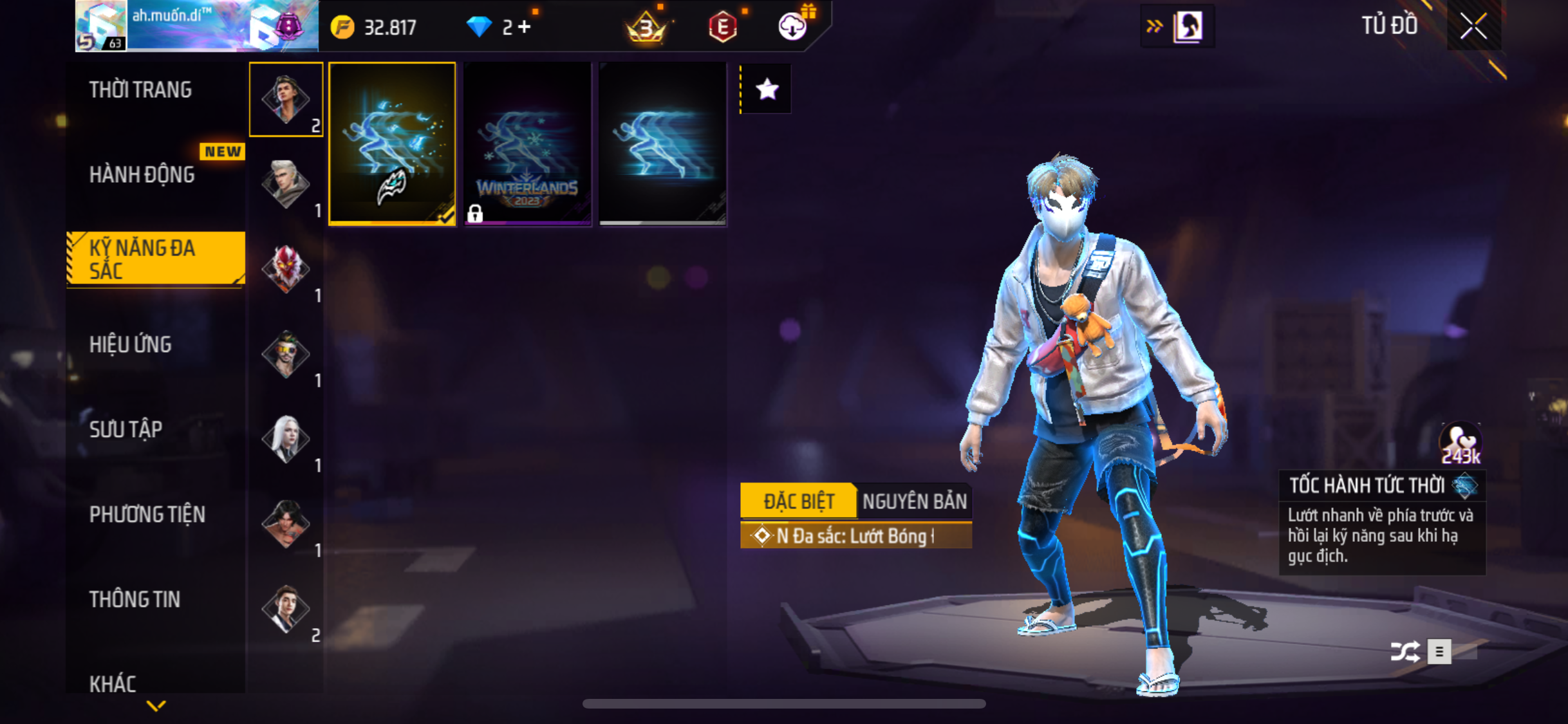Pick the plain blue dash skill skin
This screenshot has width=1568, height=724.
pos(662,144)
